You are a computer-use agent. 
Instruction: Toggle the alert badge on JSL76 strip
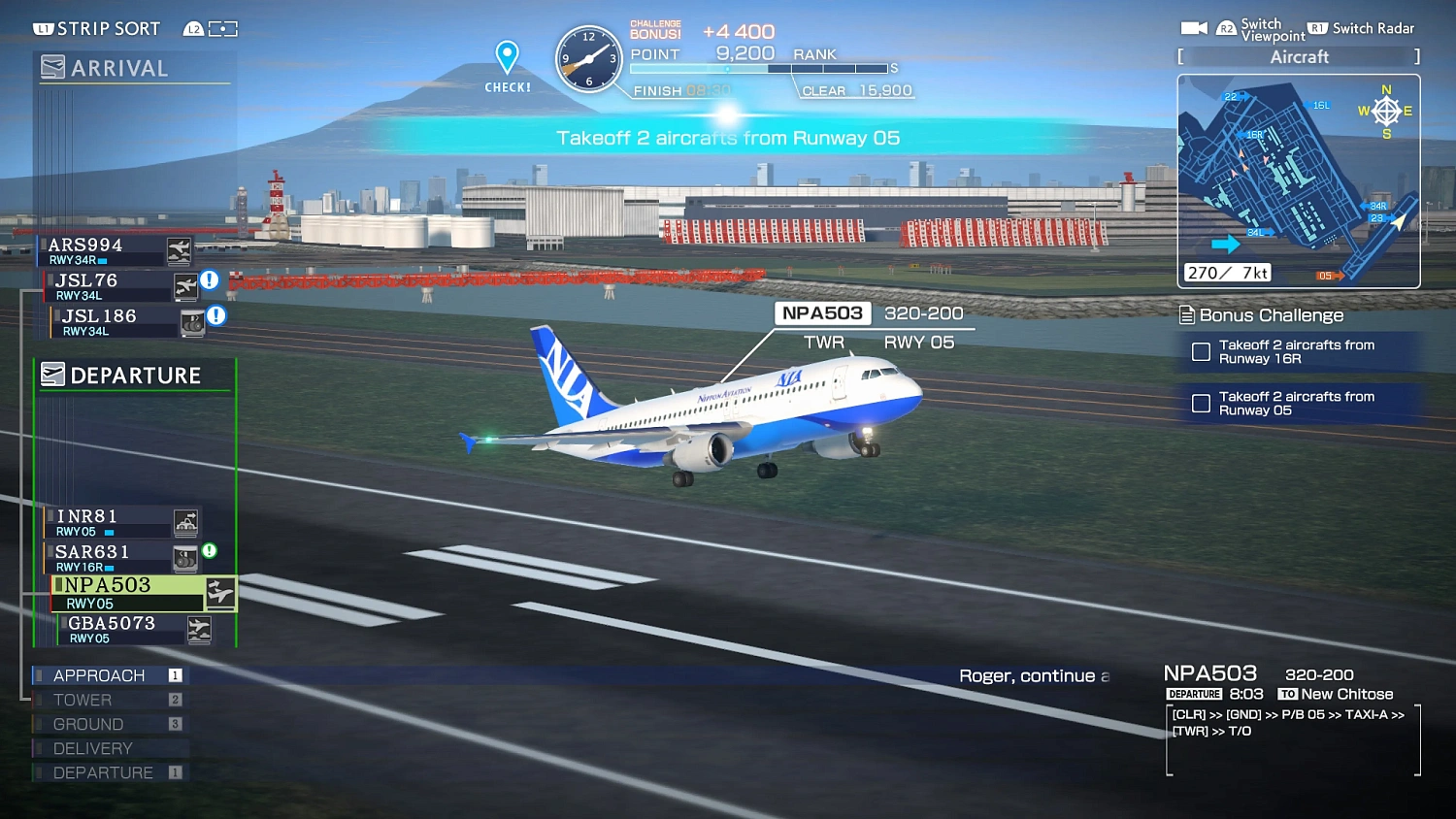point(210,280)
